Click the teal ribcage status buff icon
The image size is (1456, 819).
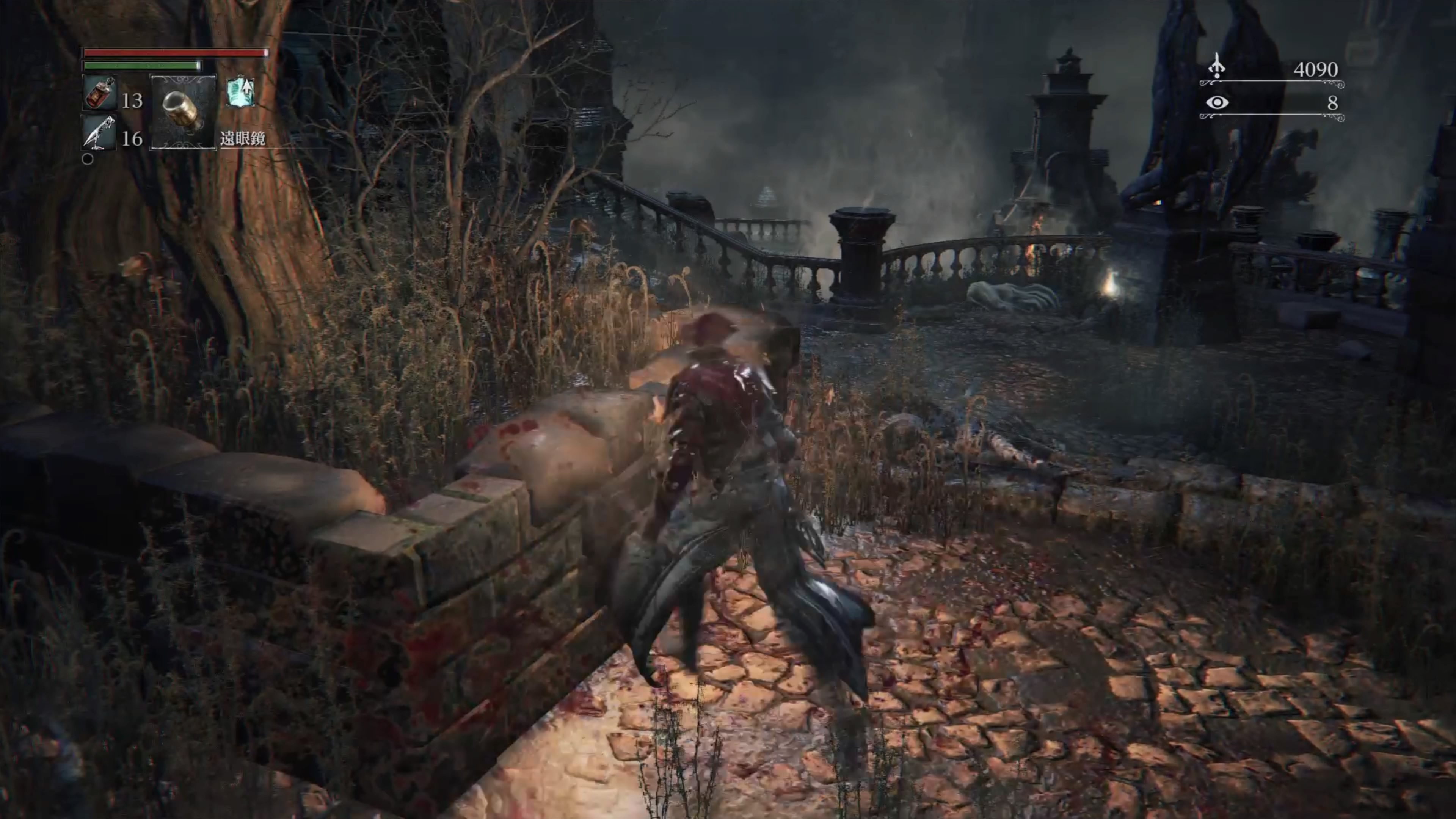[241, 93]
